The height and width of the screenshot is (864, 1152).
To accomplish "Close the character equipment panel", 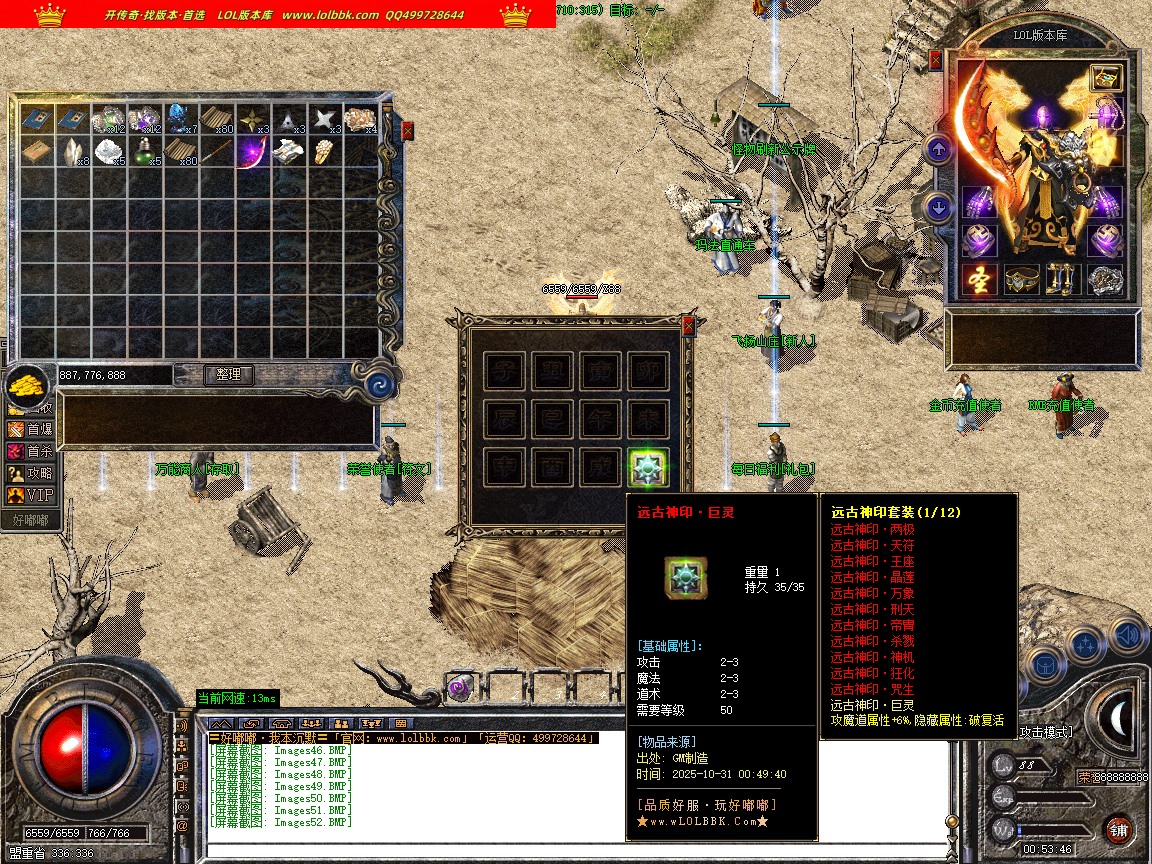I will point(936,60).
